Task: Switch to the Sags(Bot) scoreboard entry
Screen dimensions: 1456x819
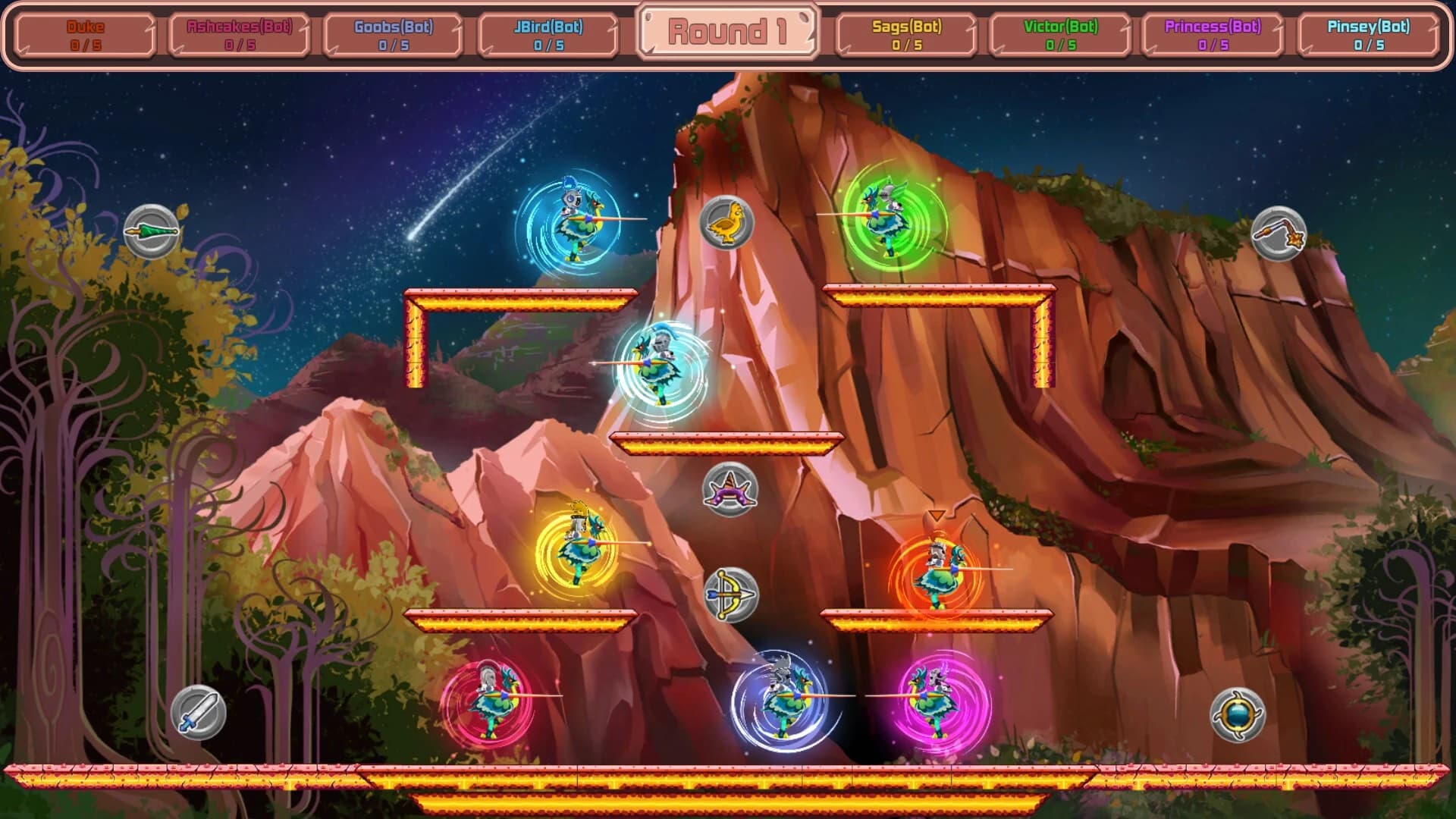Action: point(905,34)
